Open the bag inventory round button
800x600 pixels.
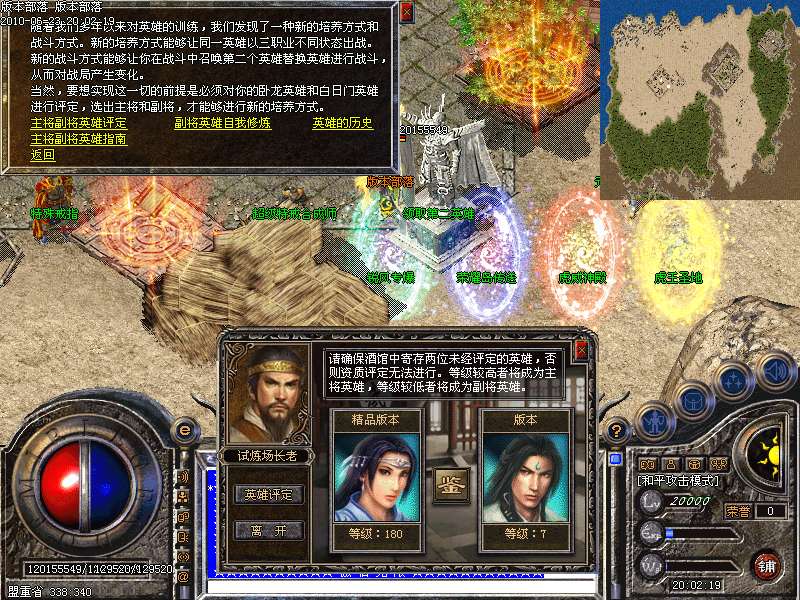click(x=693, y=402)
